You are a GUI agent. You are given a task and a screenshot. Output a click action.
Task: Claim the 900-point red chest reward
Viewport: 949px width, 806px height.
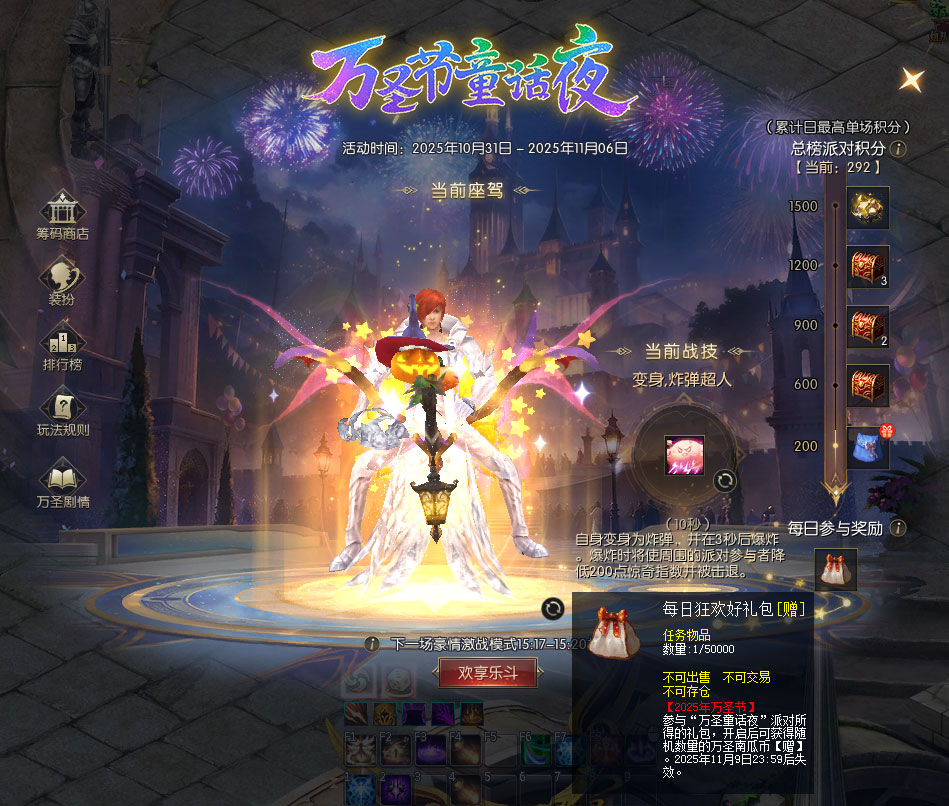[867, 326]
